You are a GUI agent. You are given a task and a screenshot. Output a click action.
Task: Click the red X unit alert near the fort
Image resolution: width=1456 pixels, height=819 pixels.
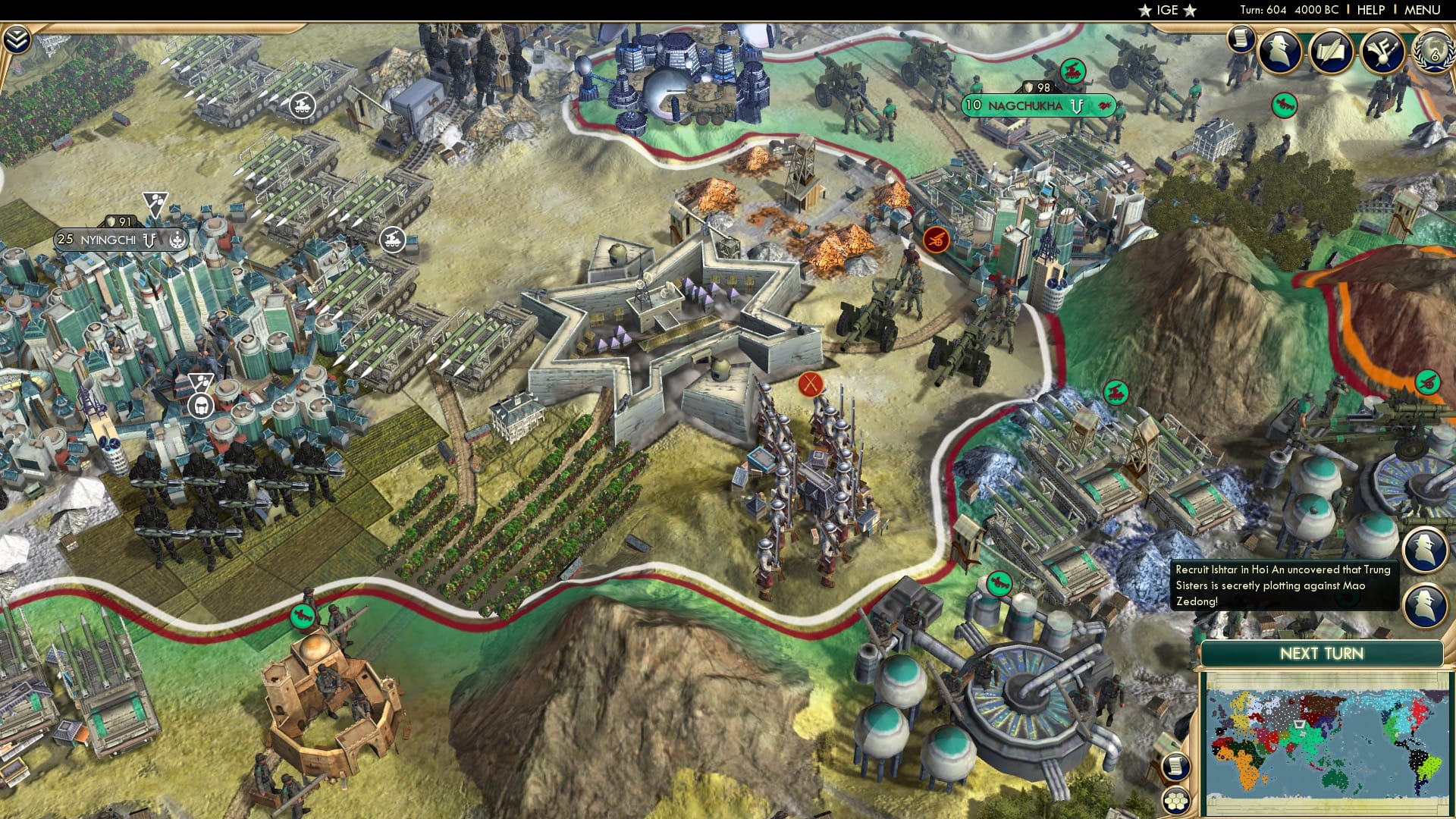click(812, 384)
